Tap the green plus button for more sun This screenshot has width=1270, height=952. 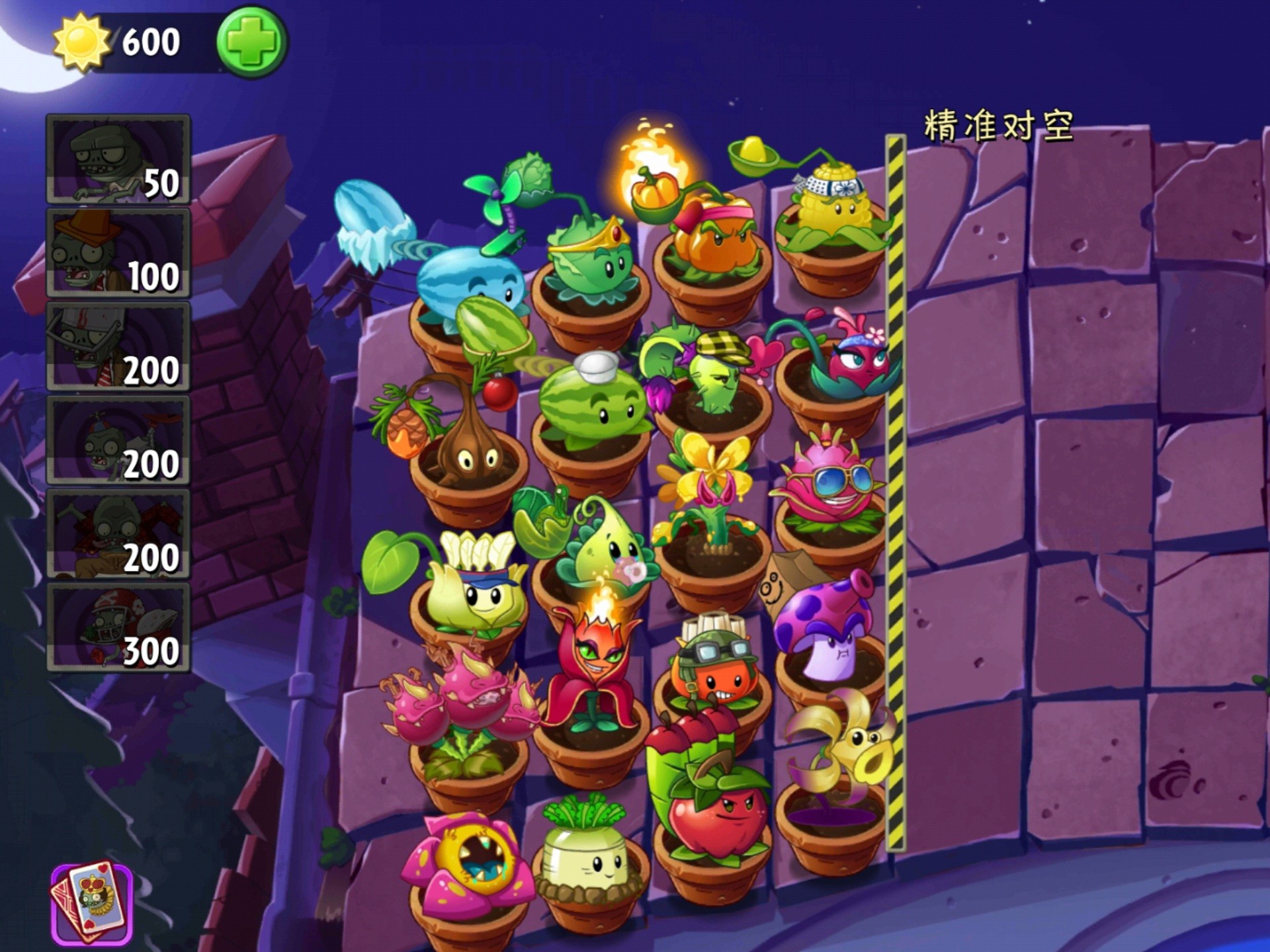[x=251, y=41]
